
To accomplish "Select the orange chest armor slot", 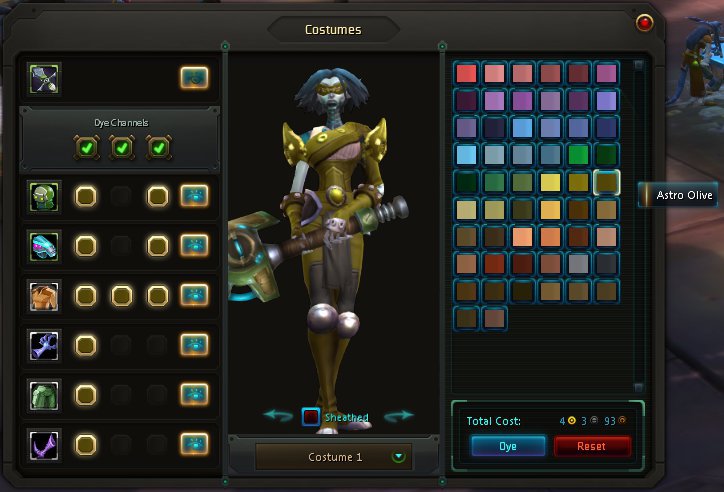I will click(x=45, y=295).
